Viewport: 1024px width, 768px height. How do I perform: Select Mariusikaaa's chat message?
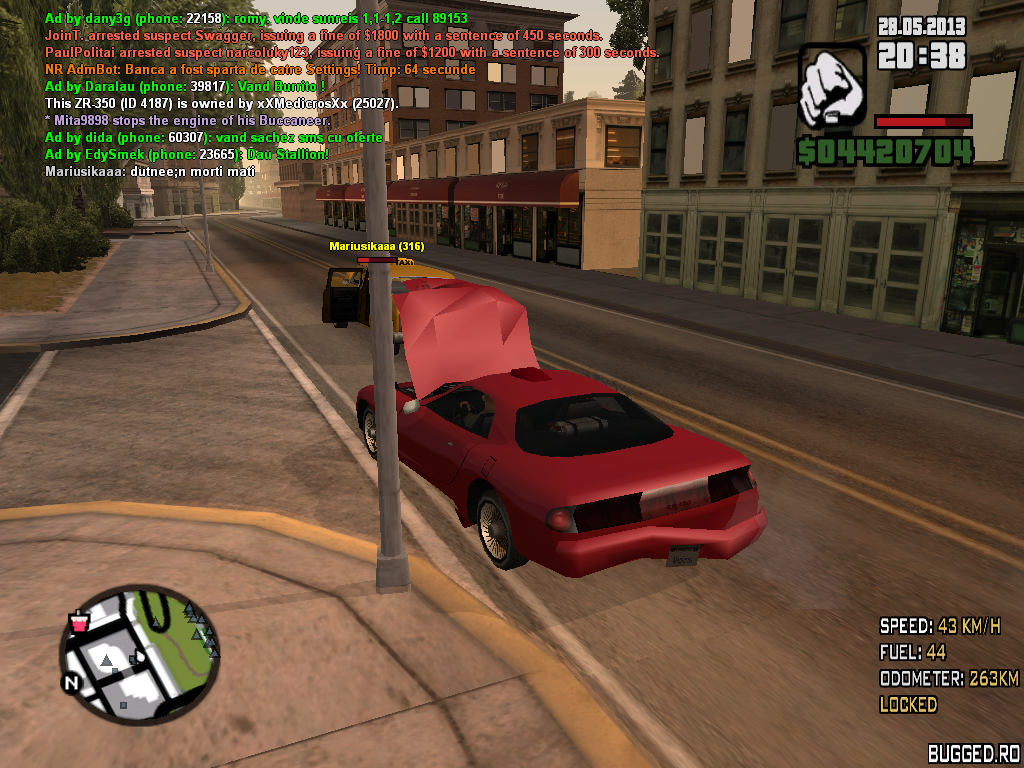[x=150, y=172]
